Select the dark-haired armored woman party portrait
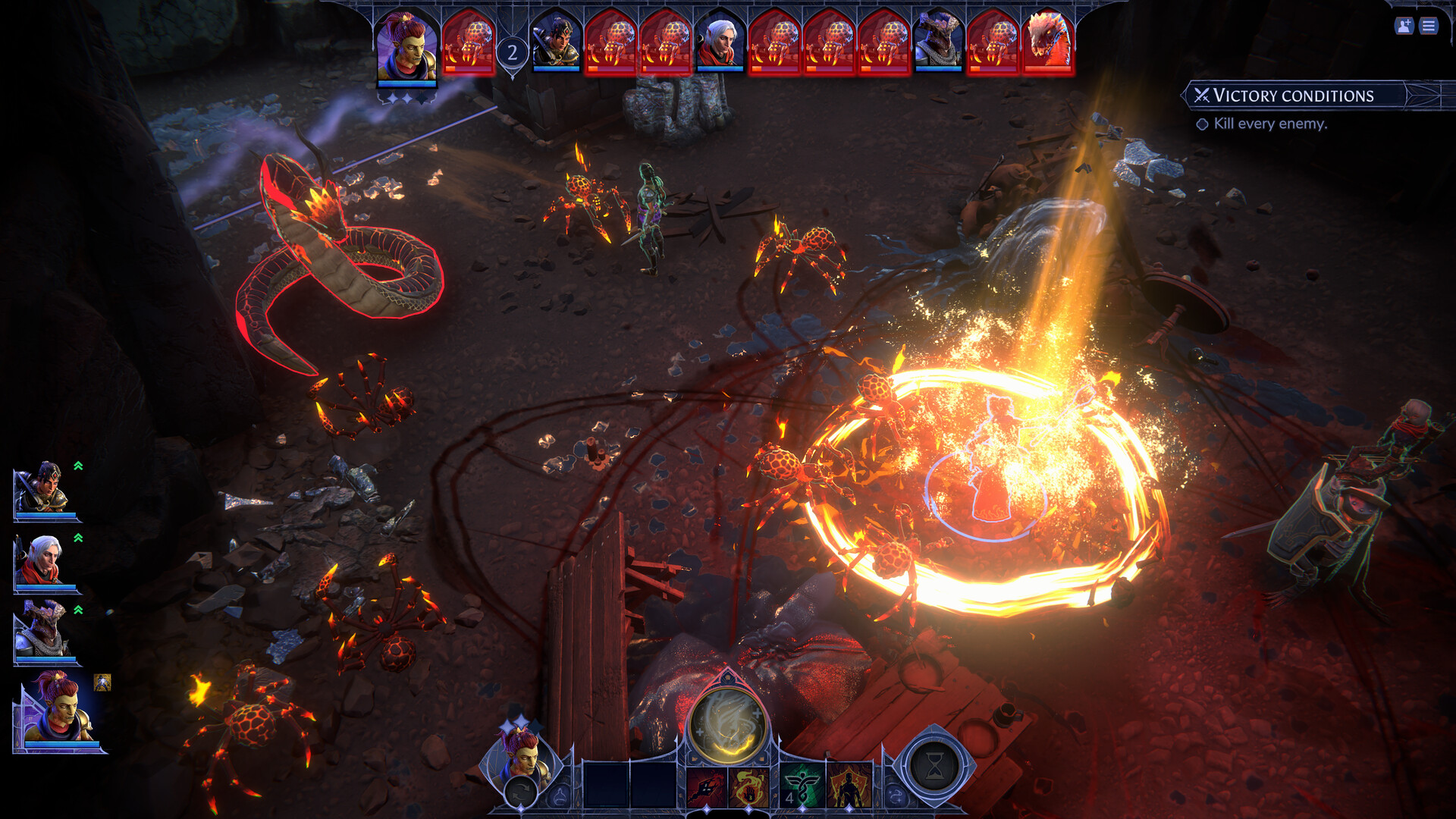The height and width of the screenshot is (819, 1456). click(44, 489)
